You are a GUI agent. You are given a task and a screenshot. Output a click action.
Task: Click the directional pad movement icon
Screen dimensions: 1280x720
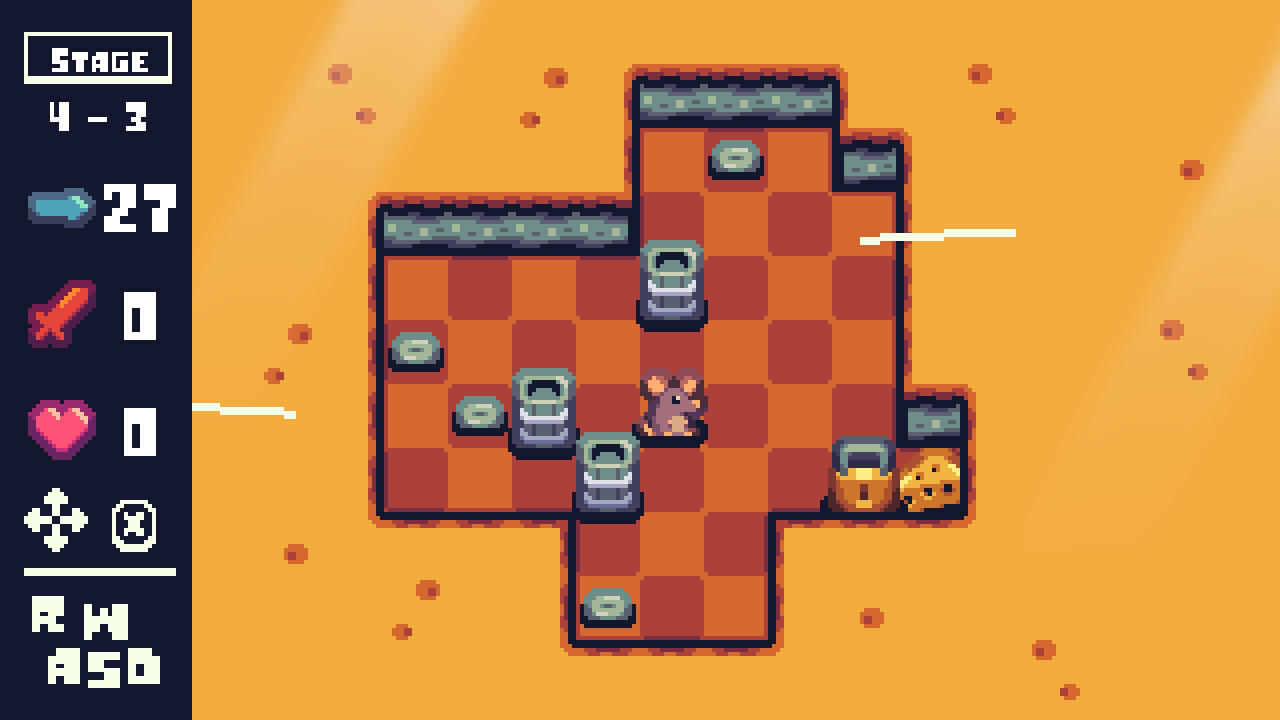(x=57, y=518)
